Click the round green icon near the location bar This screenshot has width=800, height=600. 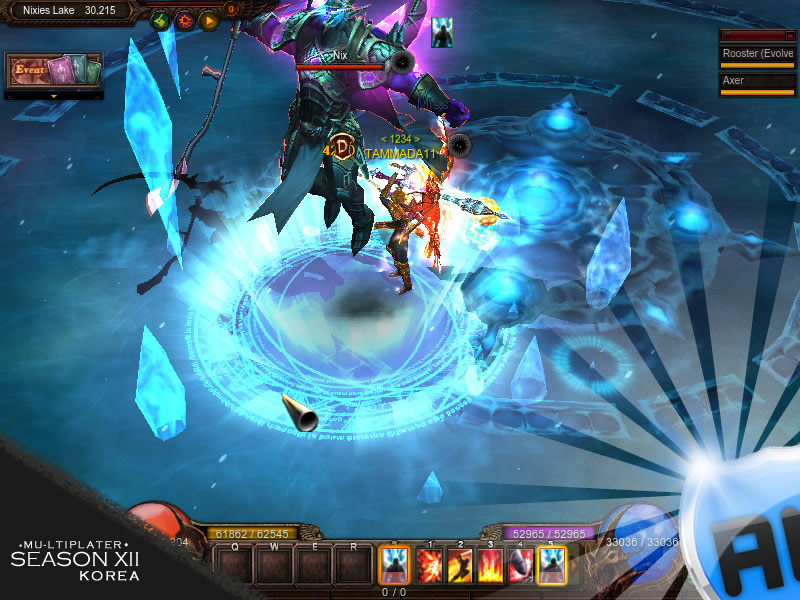pyautogui.click(x=161, y=20)
